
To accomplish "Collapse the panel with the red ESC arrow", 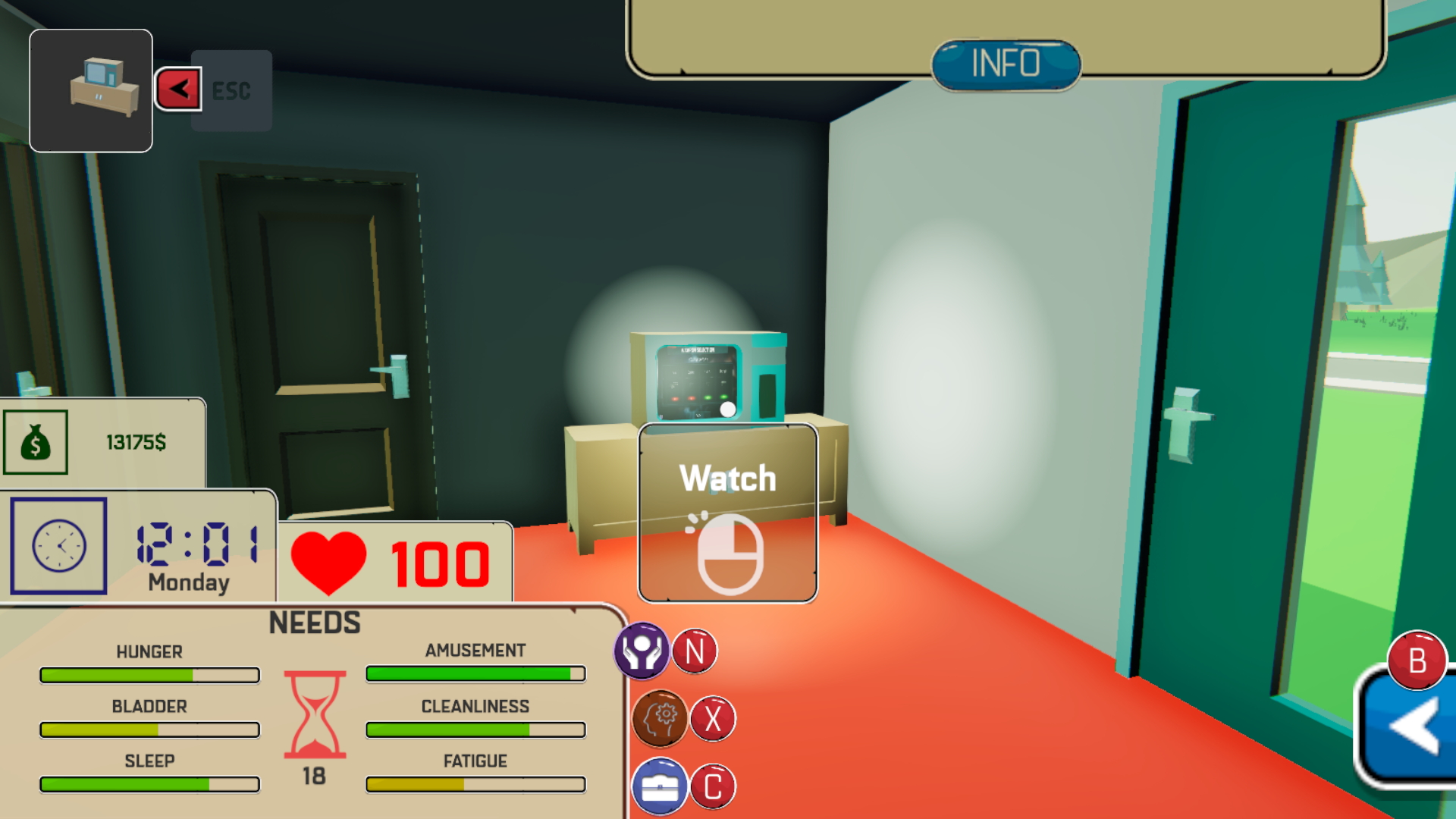I will pyautogui.click(x=178, y=89).
